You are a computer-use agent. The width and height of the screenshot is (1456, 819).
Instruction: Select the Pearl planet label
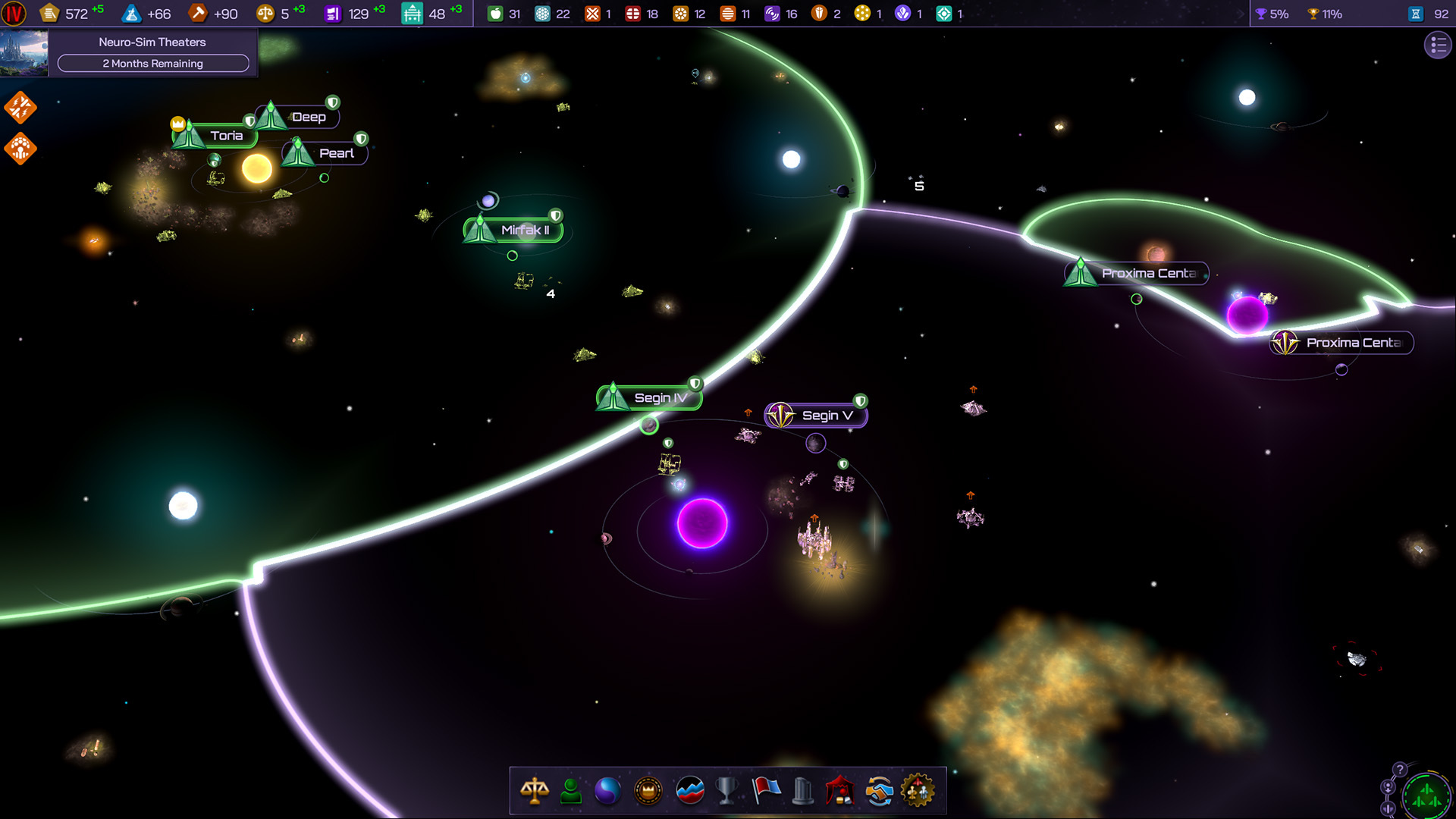[x=335, y=153]
